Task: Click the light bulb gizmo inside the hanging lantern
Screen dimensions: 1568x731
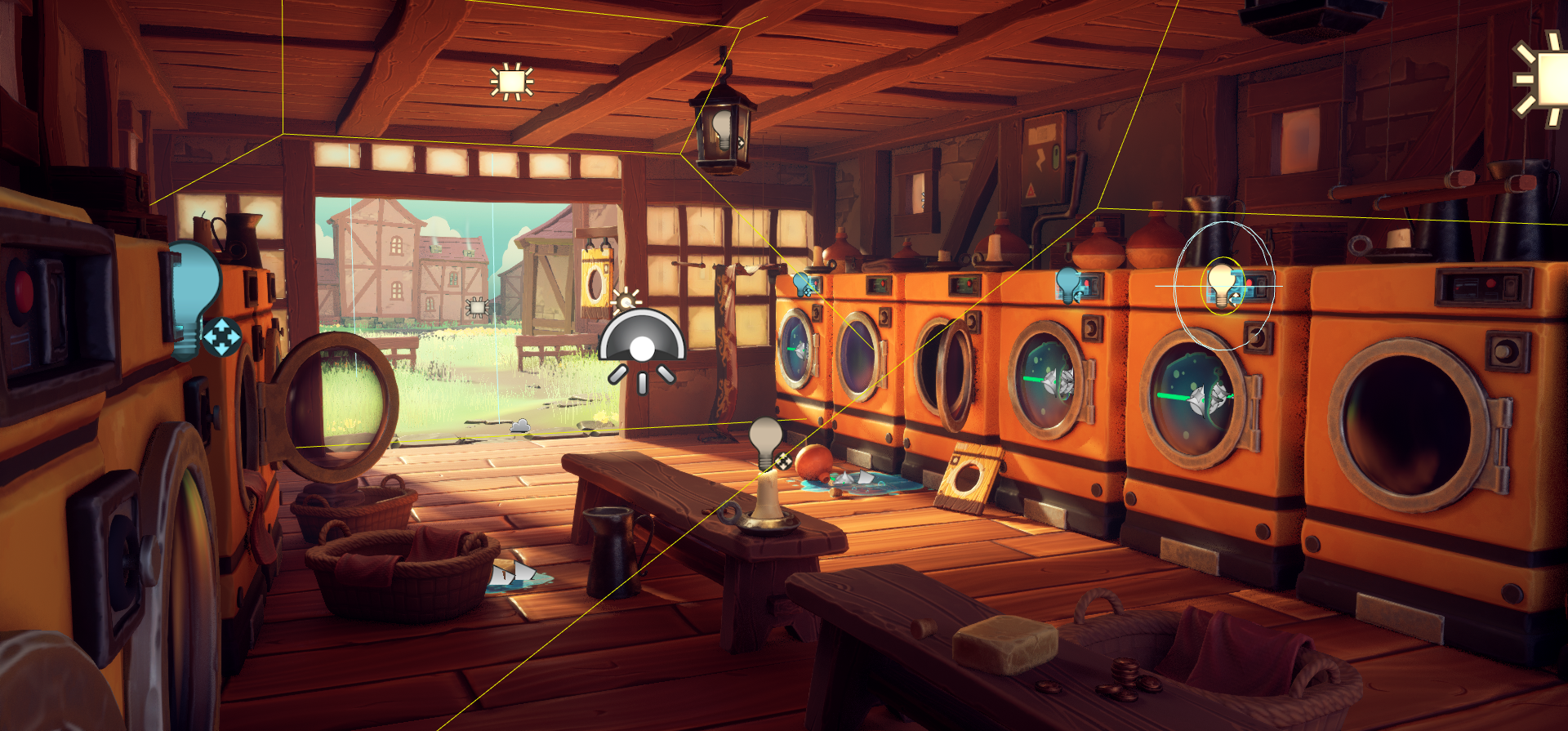Action: click(722, 128)
